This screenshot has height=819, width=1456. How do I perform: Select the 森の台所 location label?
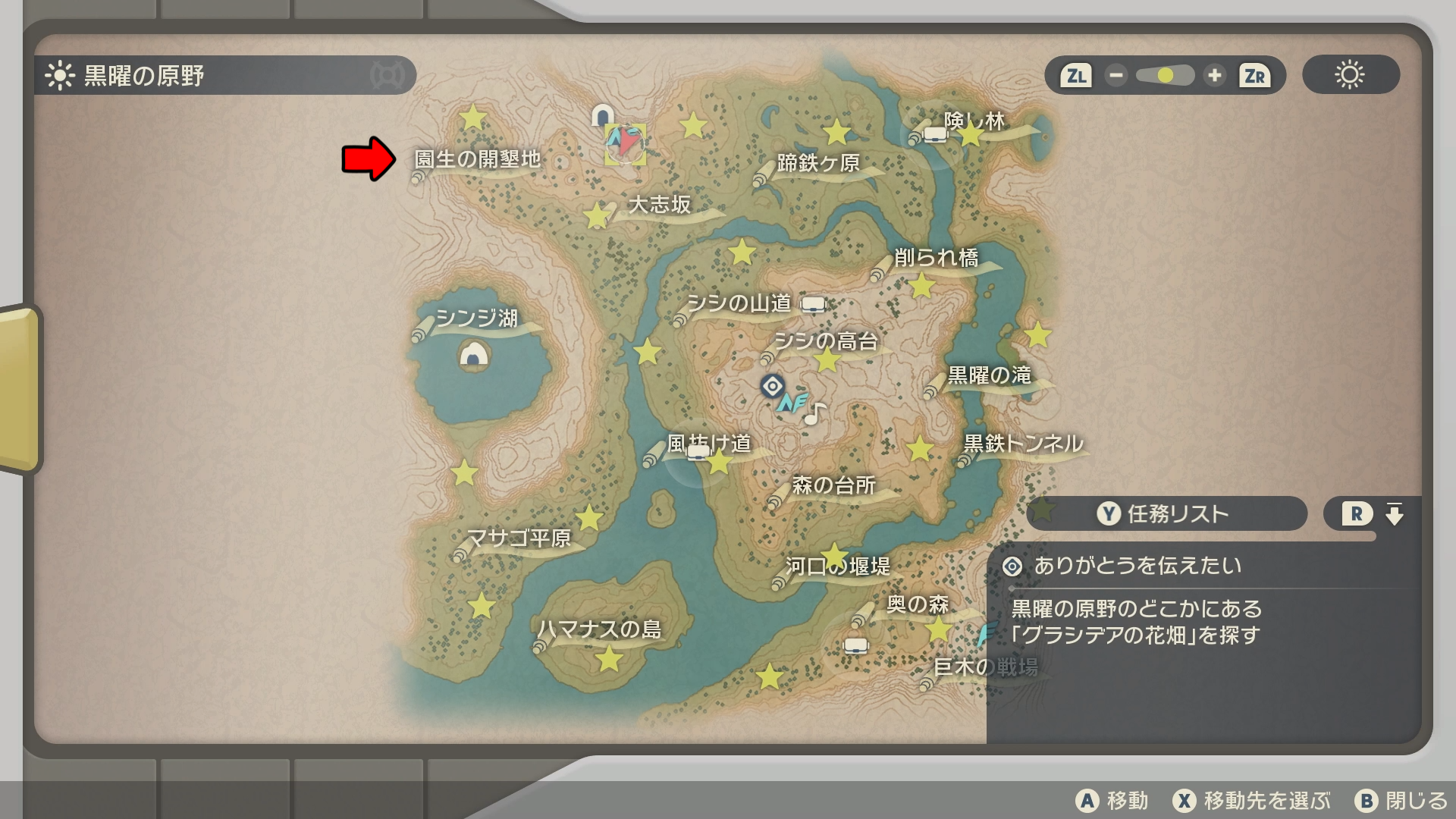pos(833,485)
